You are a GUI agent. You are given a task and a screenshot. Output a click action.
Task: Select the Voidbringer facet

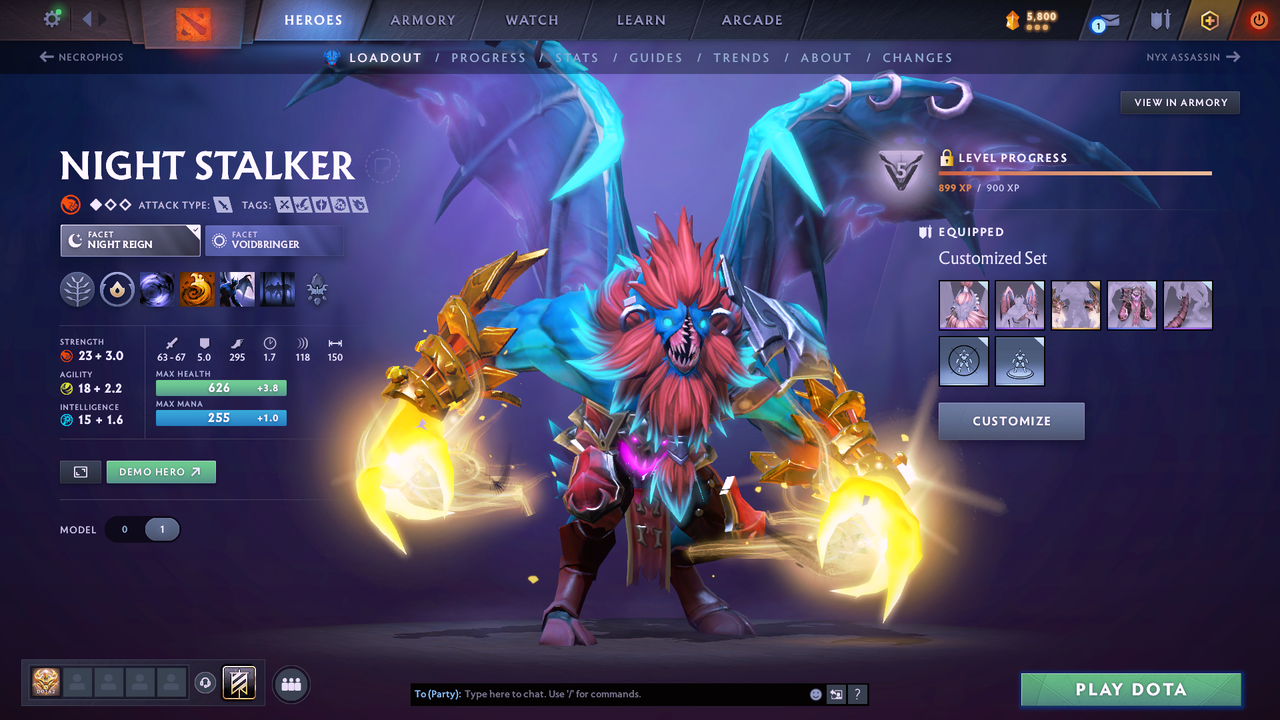(274, 240)
